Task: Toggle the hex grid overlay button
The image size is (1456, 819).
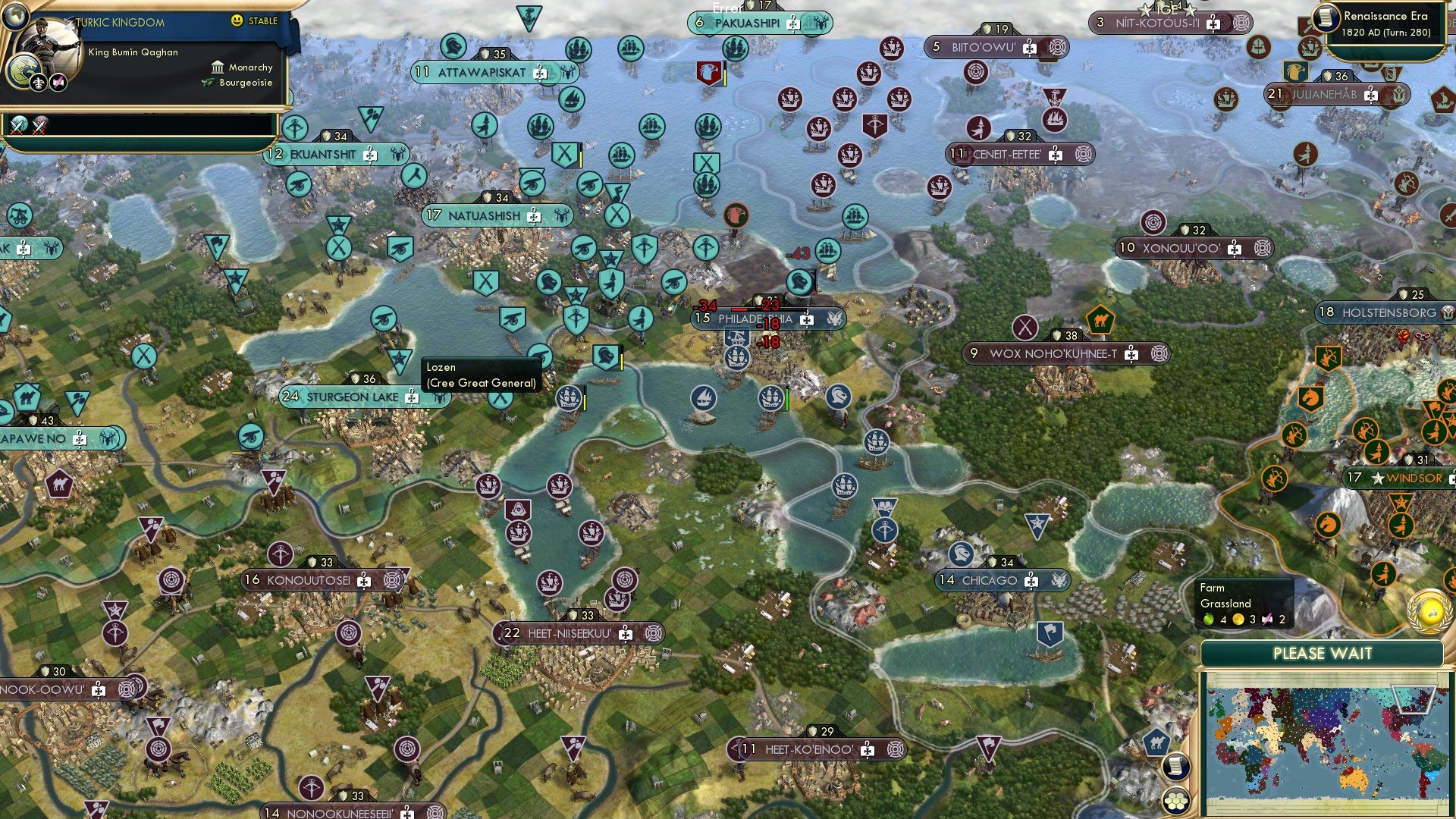Action: [1177, 802]
